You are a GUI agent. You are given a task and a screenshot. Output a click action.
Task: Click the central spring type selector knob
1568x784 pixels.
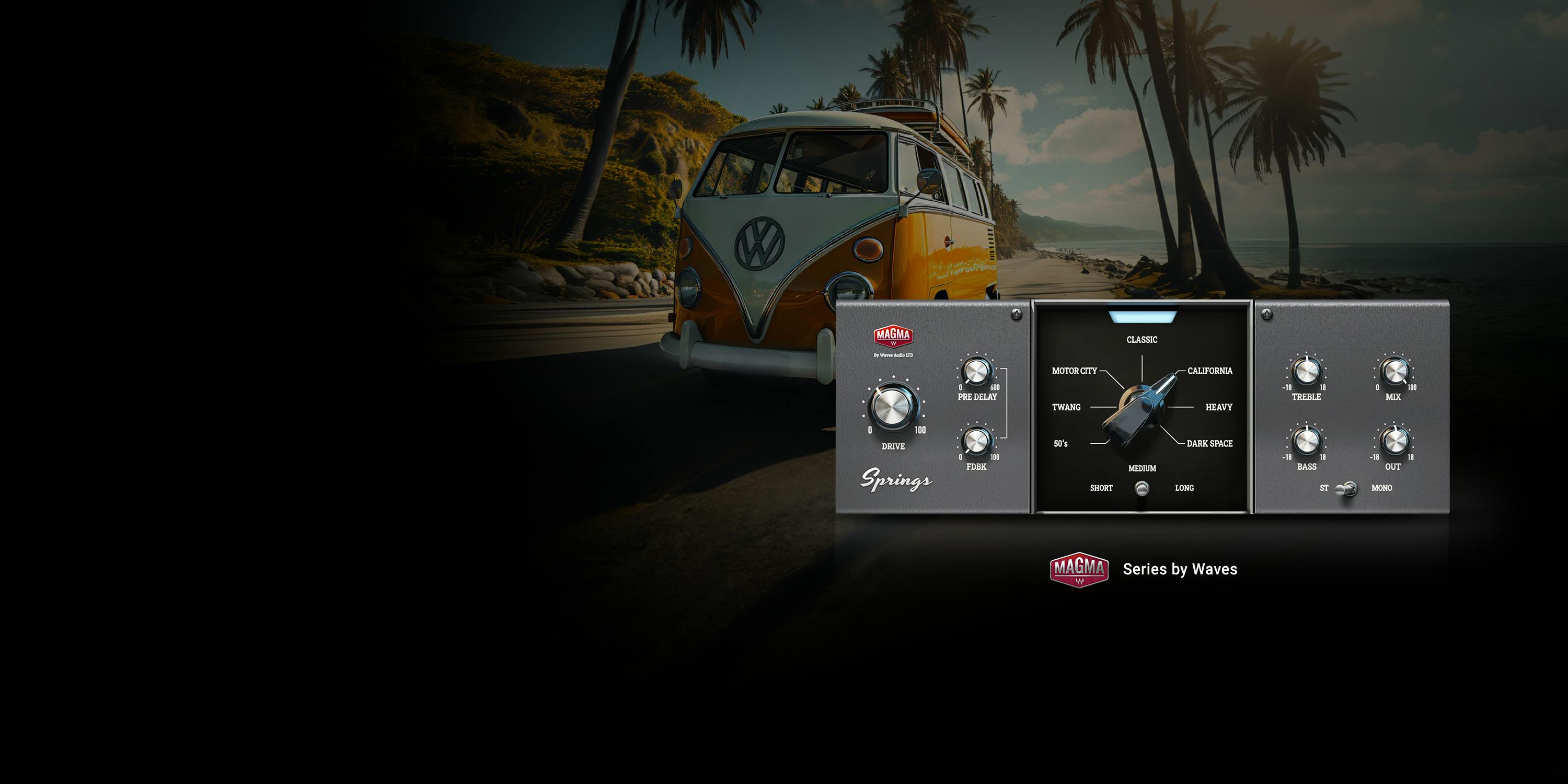click(1140, 408)
